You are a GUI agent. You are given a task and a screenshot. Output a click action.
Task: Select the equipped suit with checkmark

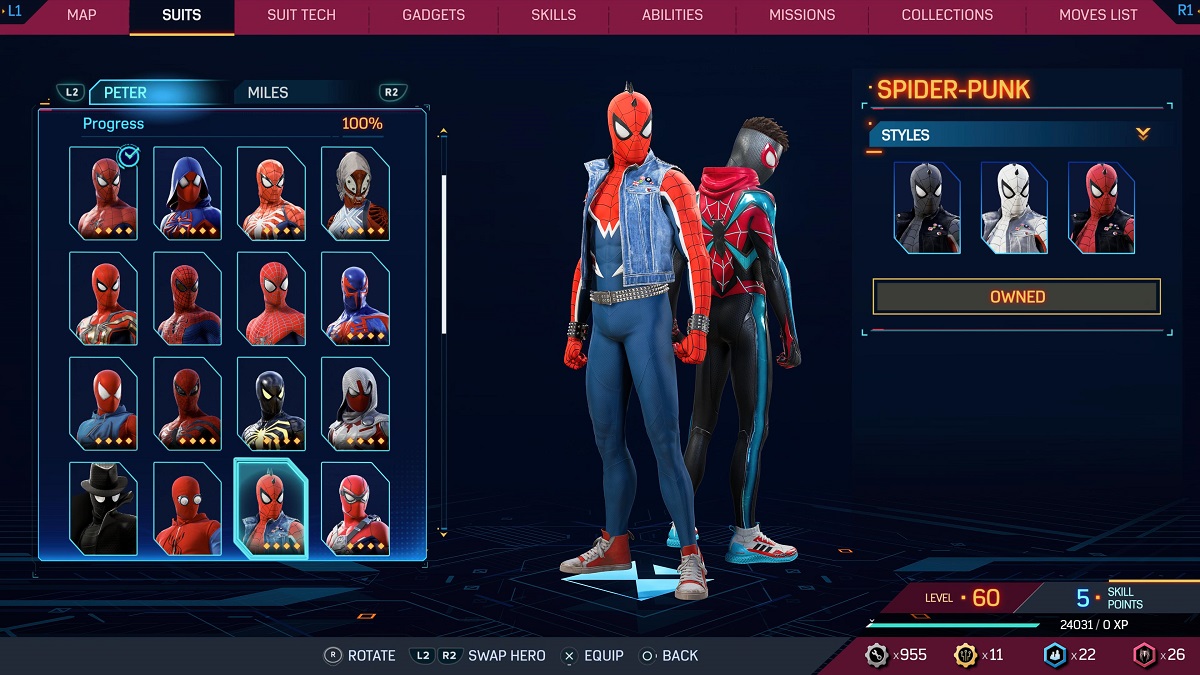[103, 193]
